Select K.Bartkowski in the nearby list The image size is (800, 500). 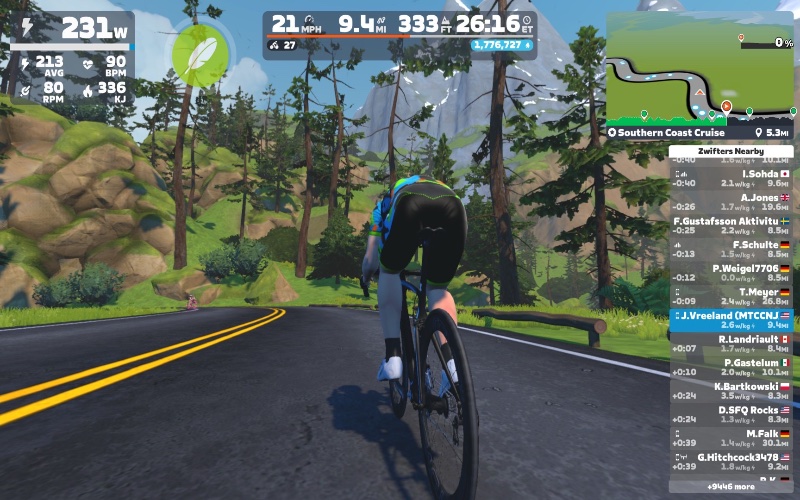click(x=731, y=390)
